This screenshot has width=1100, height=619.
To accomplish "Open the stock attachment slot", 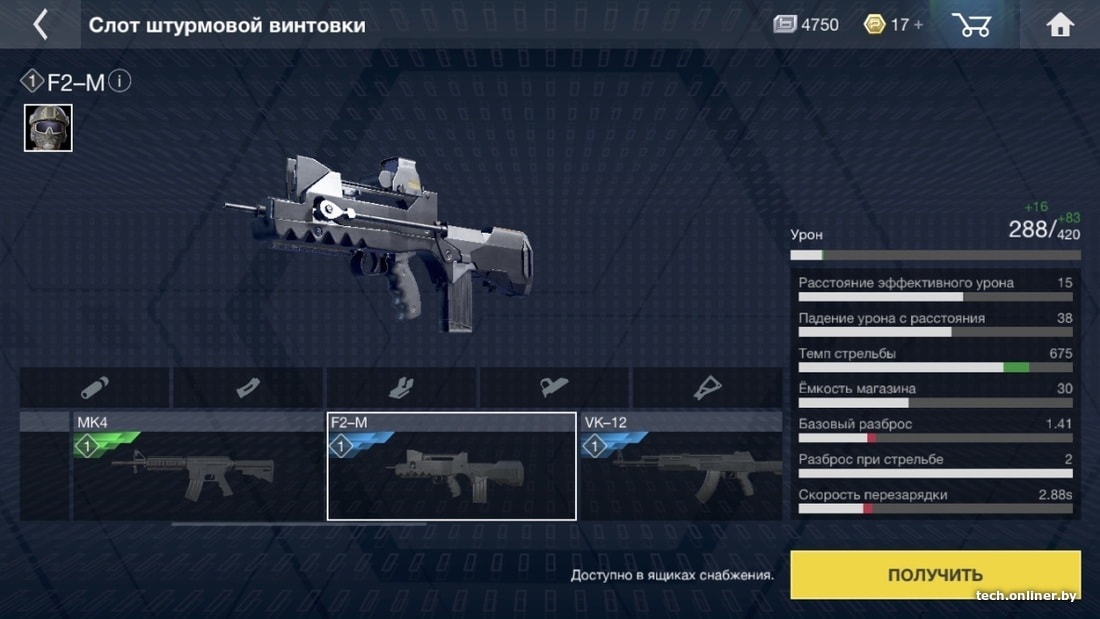I will point(707,388).
